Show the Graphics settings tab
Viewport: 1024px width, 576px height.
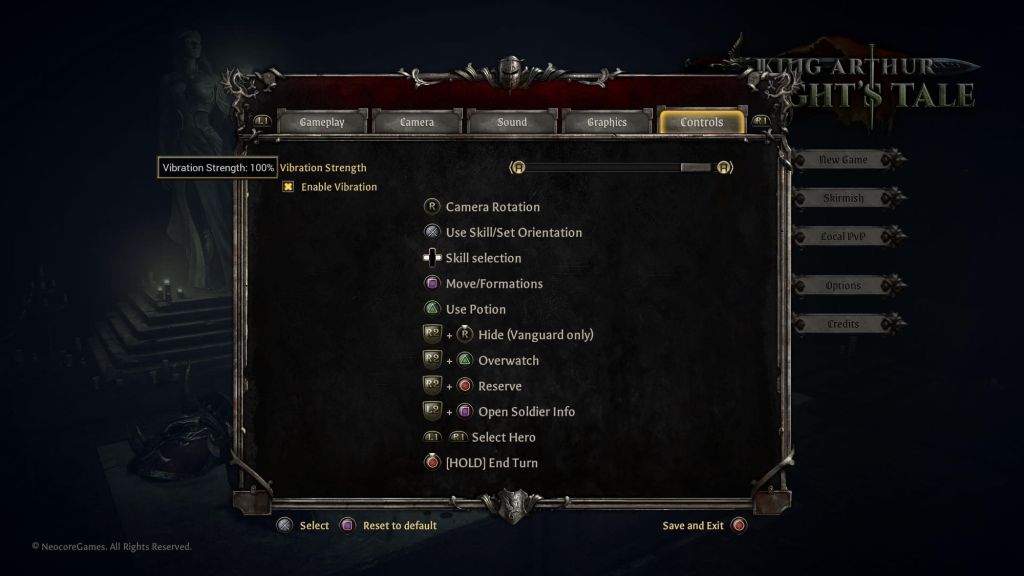(607, 122)
